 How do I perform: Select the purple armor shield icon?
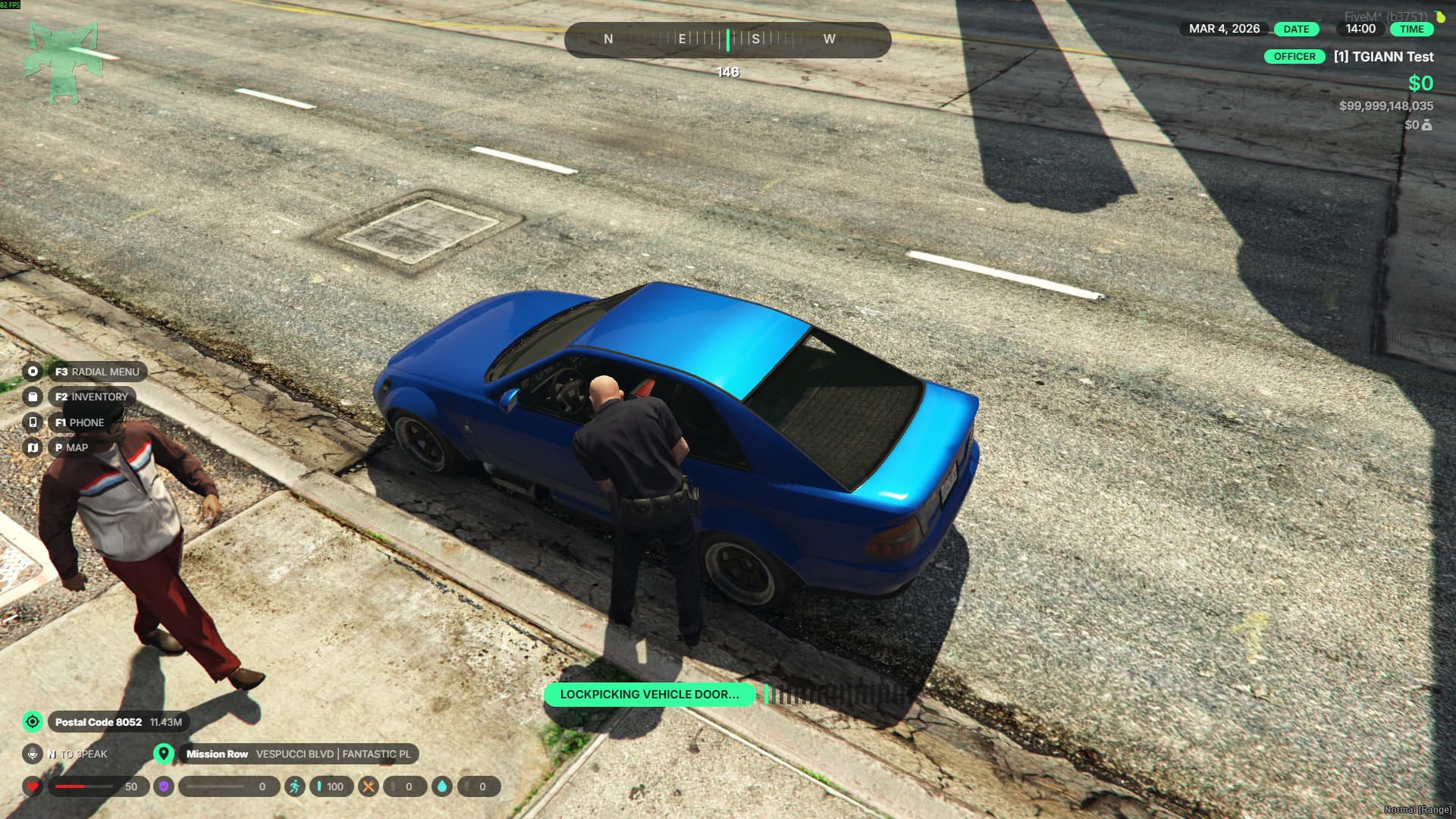point(164,786)
